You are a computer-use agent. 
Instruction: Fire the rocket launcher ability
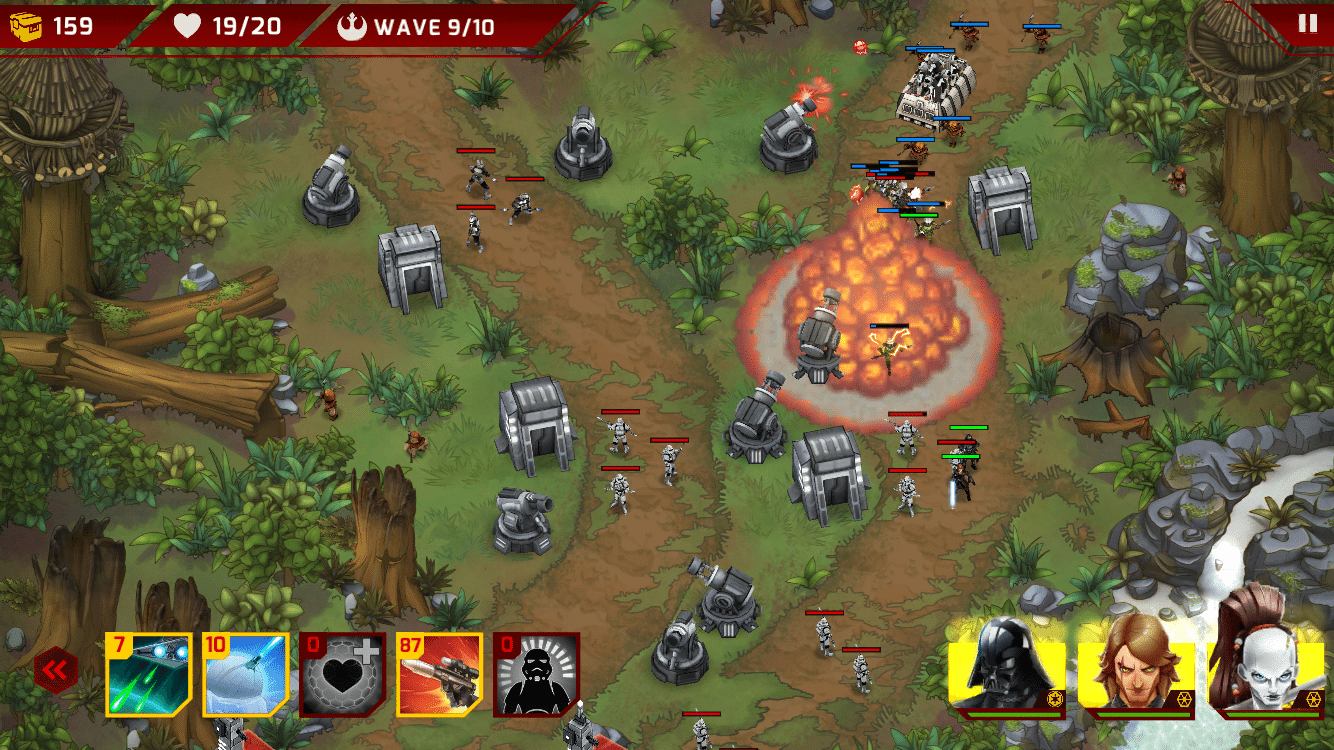click(439, 675)
